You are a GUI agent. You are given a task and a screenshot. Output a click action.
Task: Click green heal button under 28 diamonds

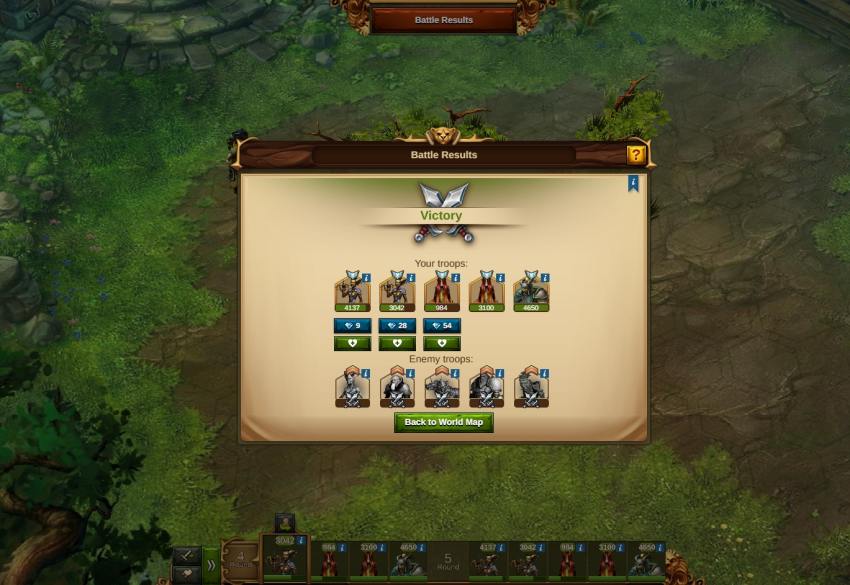397,343
